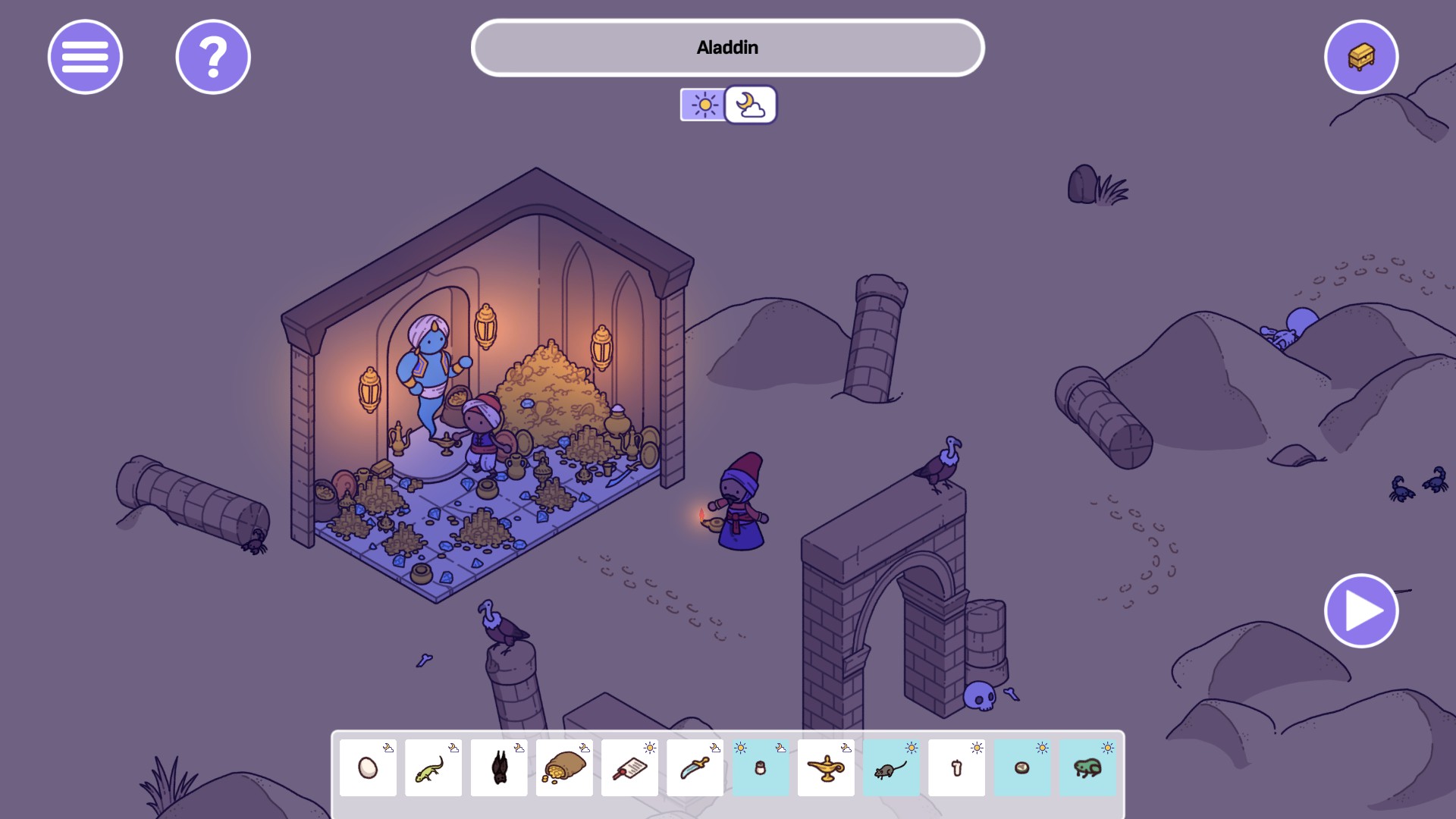The width and height of the screenshot is (1456, 819).
Task: Select the rat from the item tray
Action: click(x=890, y=767)
